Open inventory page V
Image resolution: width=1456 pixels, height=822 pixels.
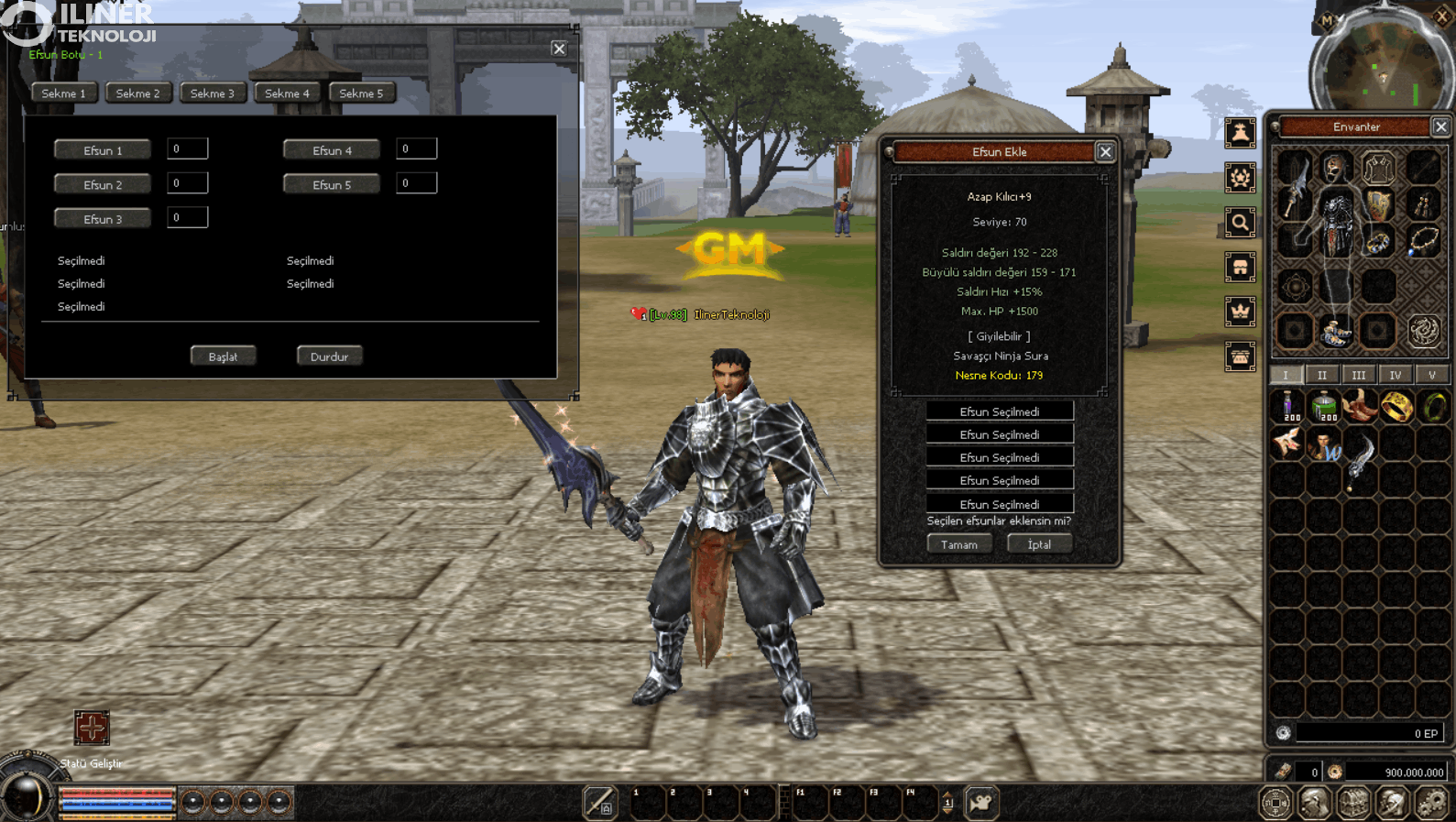click(x=1431, y=375)
